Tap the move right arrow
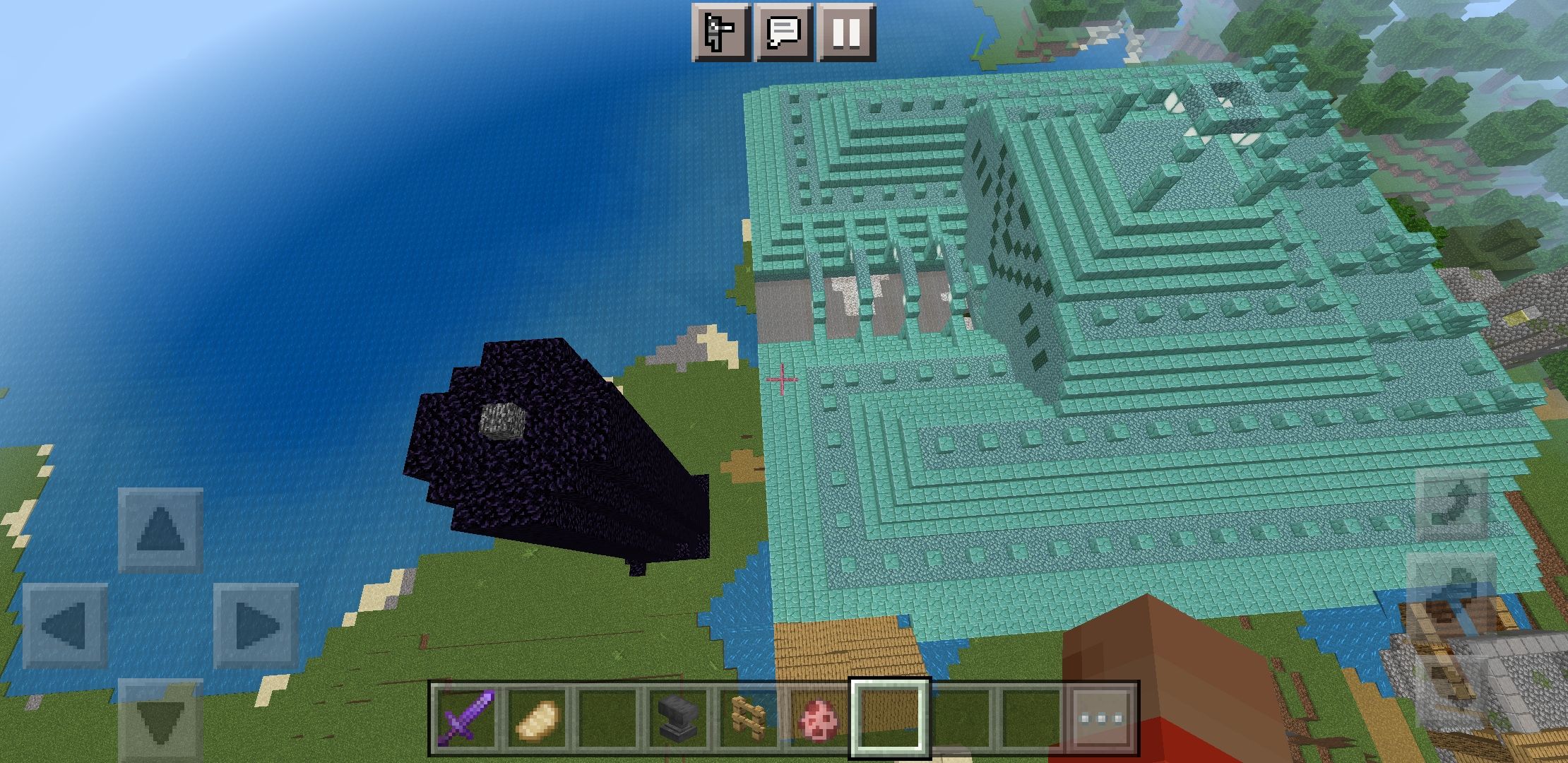Screen dimensions: 1568x763 256,626
